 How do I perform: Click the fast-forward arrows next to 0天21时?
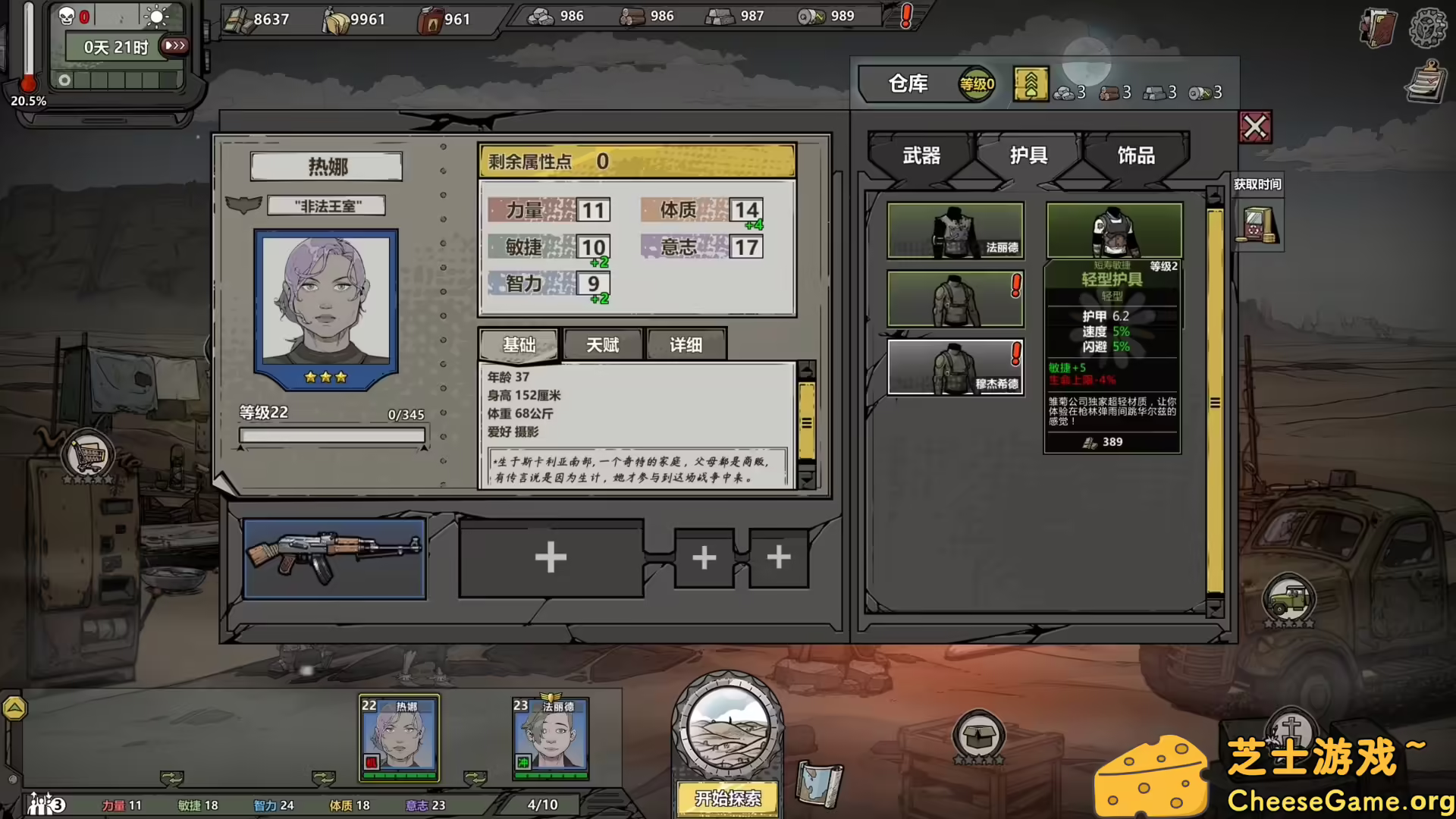174,45
